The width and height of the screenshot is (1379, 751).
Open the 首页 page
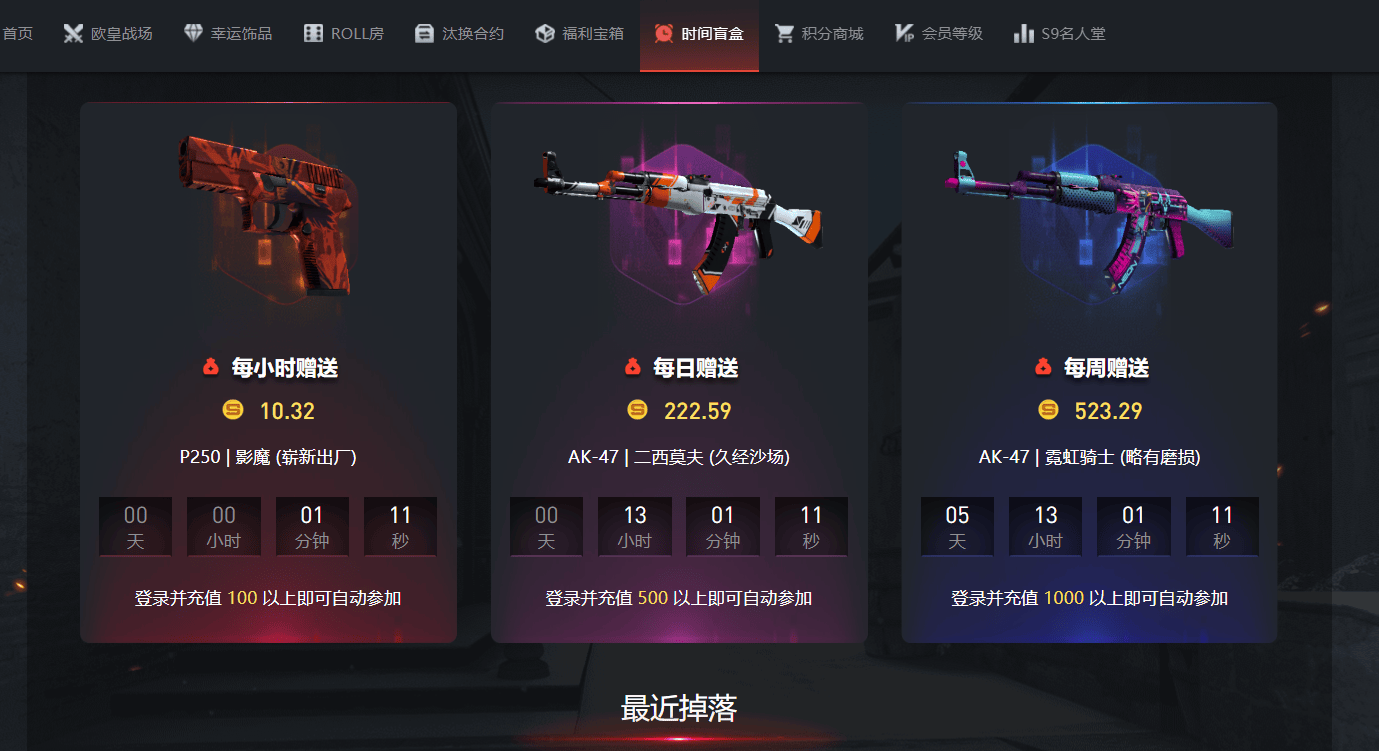[17, 32]
